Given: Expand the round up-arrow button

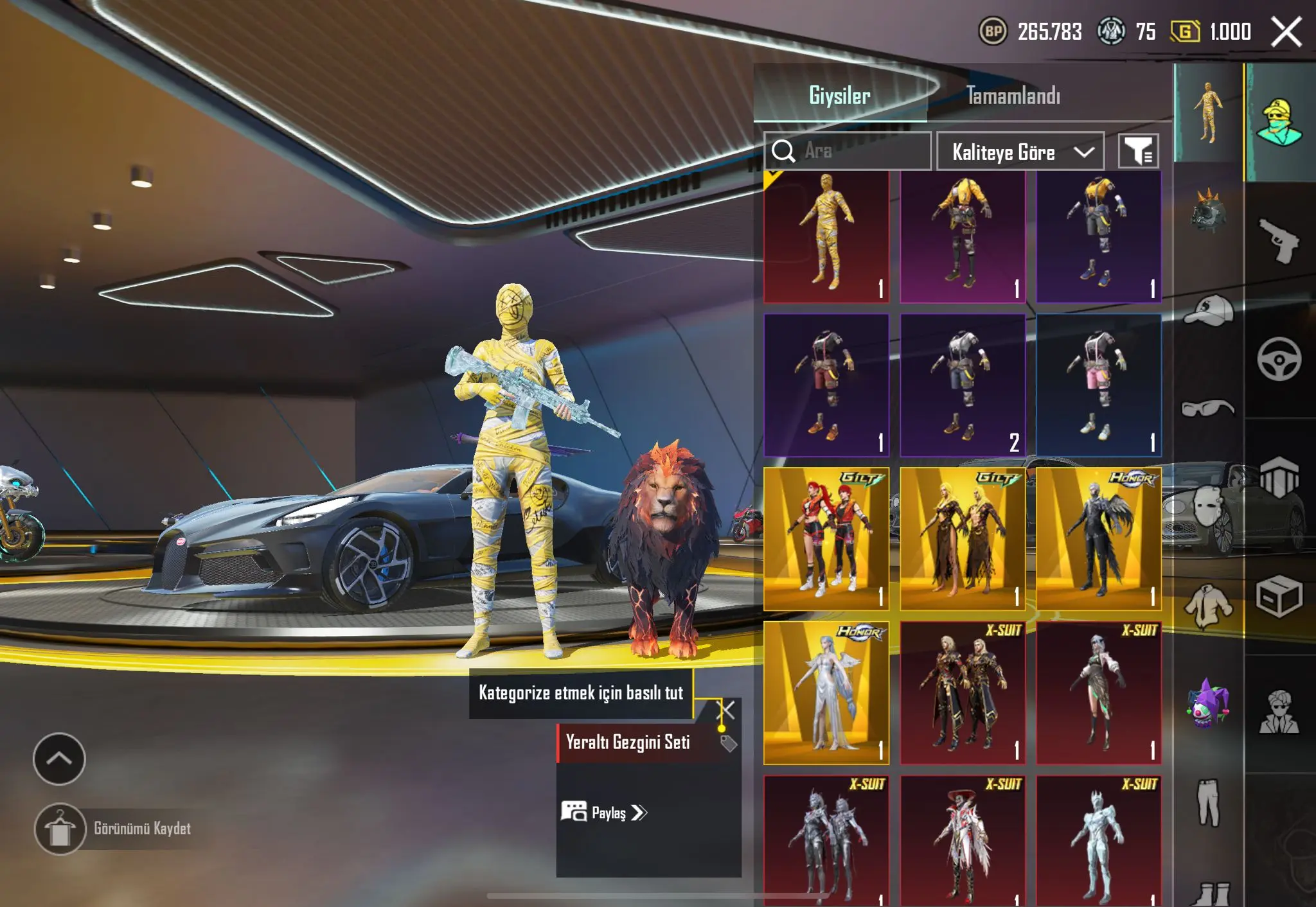Looking at the screenshot, I should 59,759.
